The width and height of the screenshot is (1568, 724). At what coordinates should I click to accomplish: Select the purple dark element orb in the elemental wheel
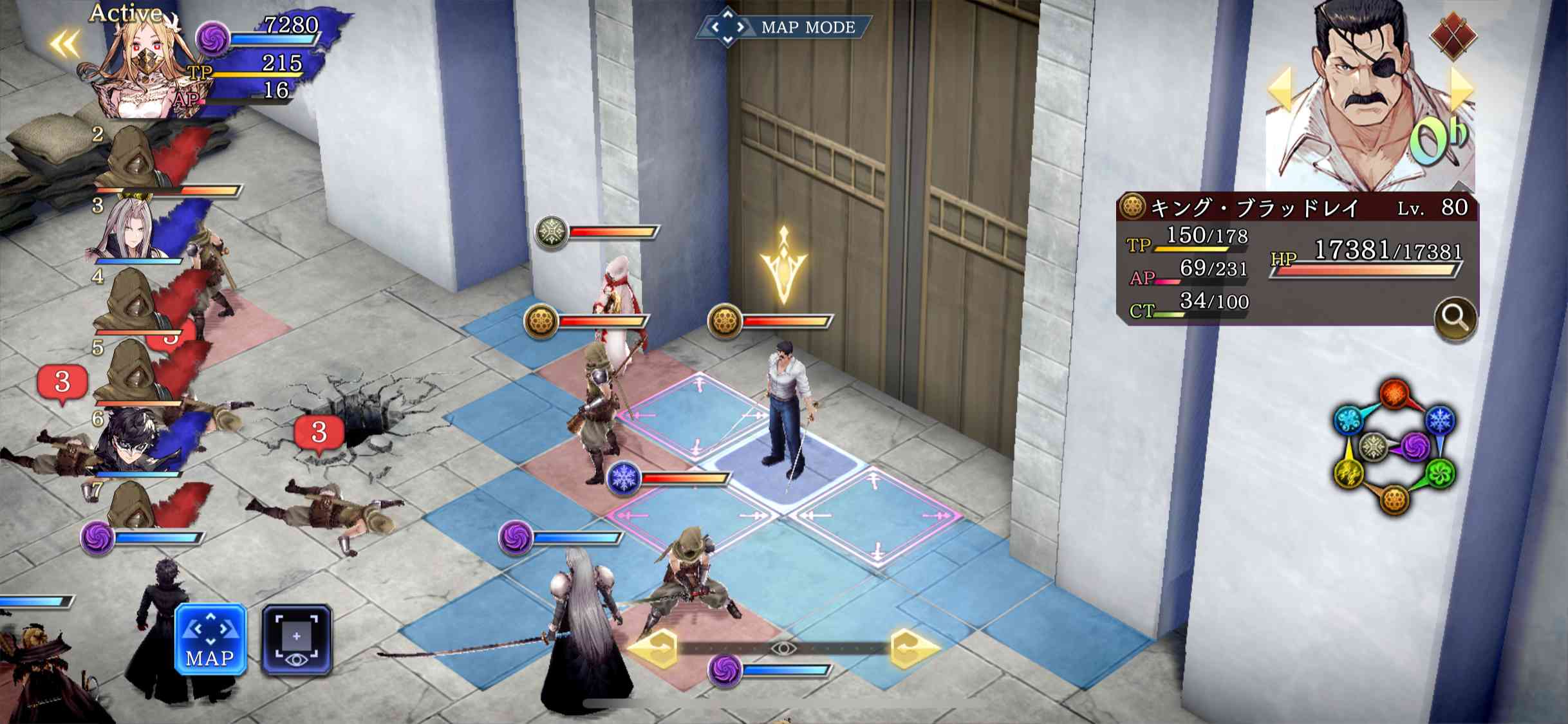tap(1415, 447)
